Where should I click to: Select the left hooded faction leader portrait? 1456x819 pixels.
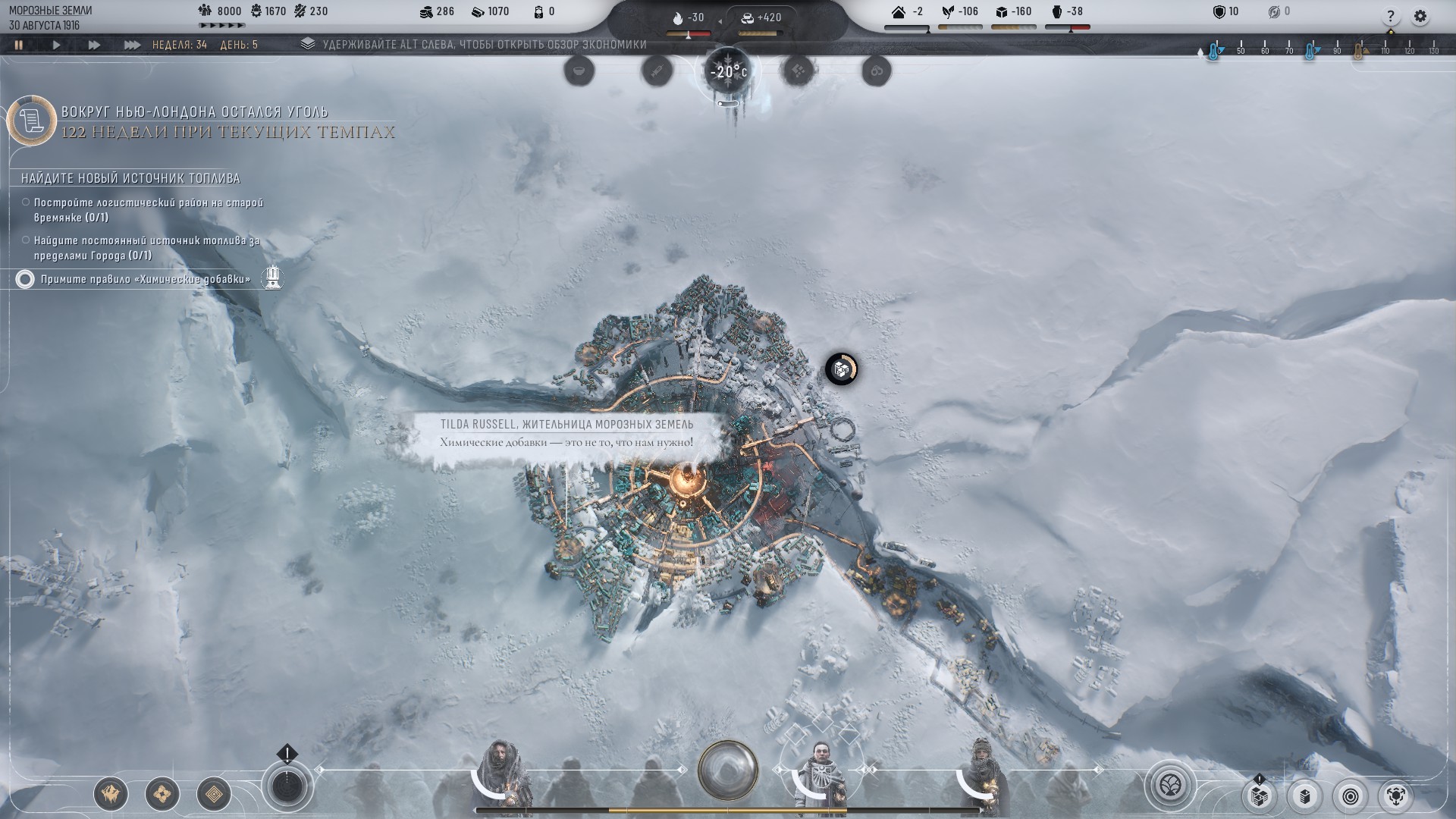500,773
